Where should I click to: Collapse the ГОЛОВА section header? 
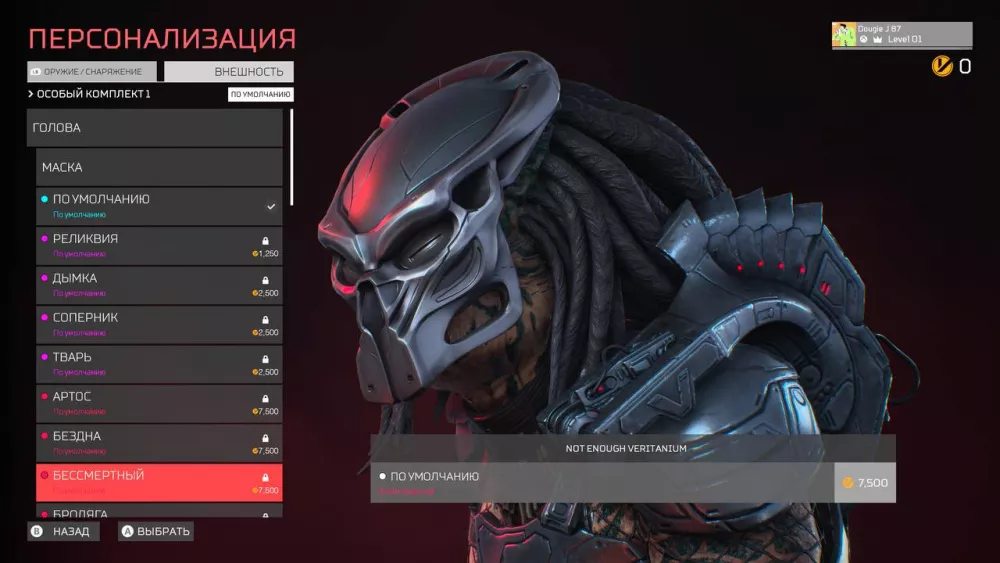coord(155,128)
